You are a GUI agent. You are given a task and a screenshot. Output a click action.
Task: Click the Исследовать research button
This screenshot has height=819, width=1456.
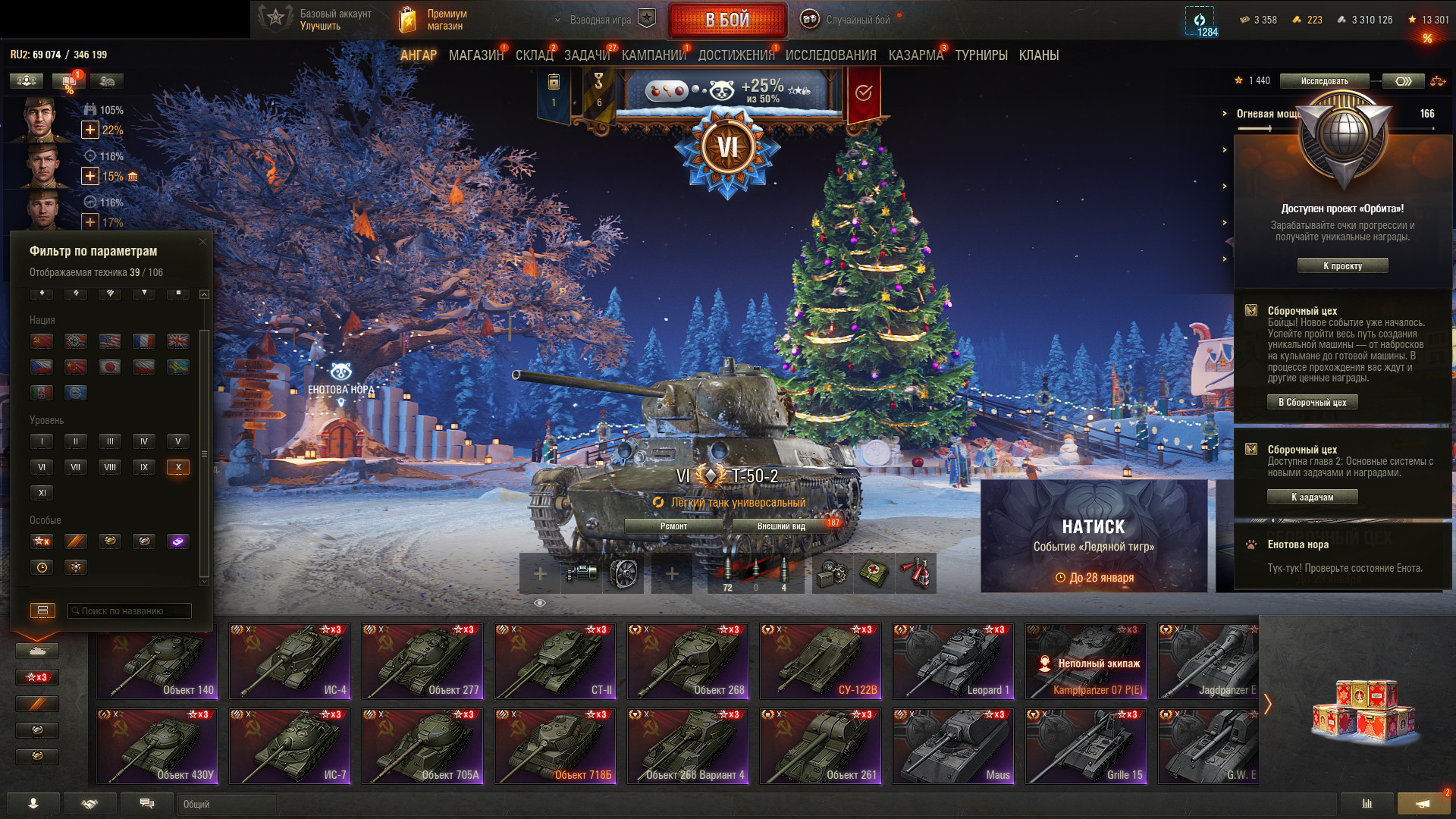[x=1324, y=81]
